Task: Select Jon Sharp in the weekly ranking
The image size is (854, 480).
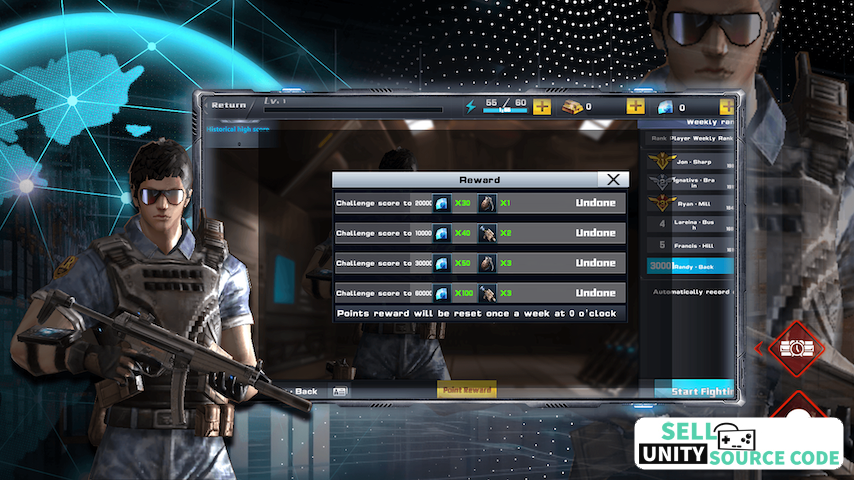Action: coord(690,161)
